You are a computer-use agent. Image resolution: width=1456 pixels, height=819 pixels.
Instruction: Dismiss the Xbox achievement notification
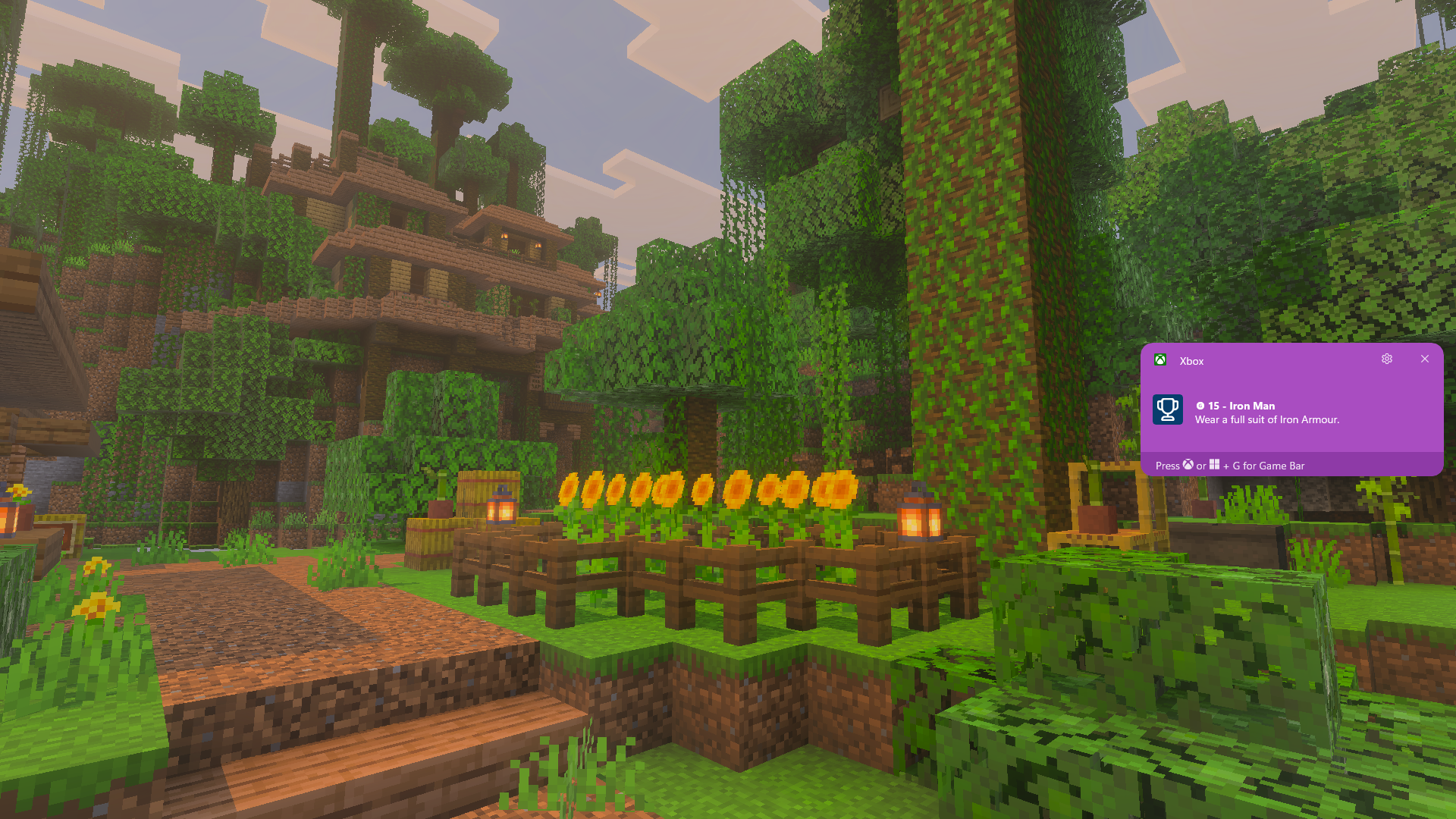pyautogui.click(x=1425, y=359)
